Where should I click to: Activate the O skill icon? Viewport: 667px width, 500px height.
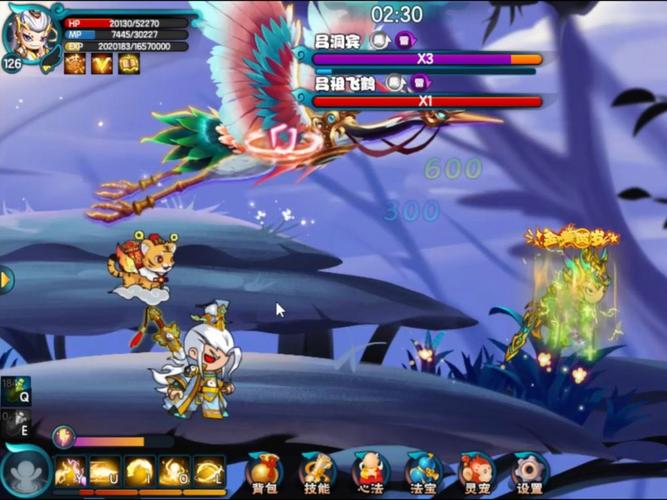click(174, 471)
